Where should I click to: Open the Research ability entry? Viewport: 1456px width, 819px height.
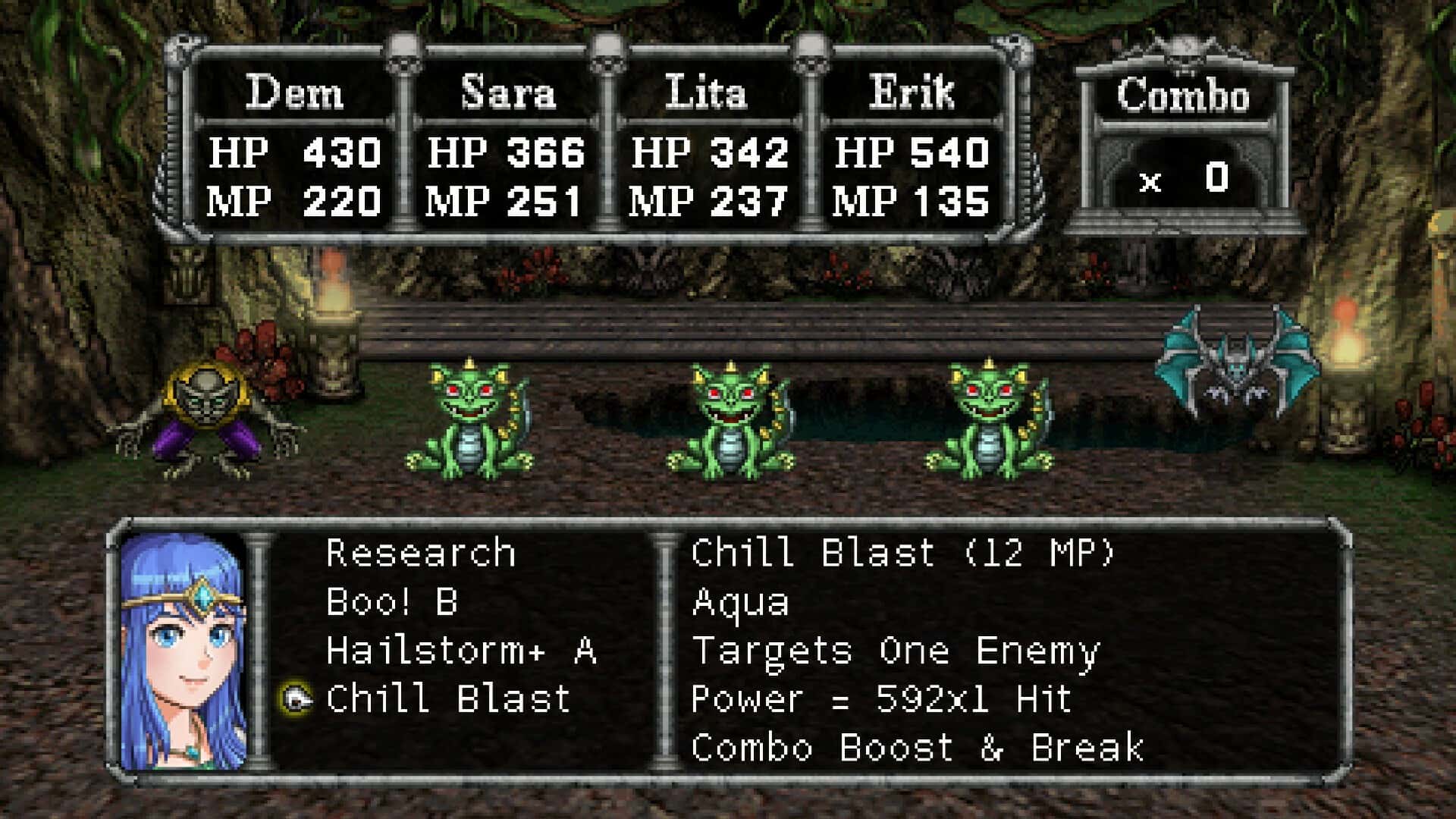click(x=421, y=554)
